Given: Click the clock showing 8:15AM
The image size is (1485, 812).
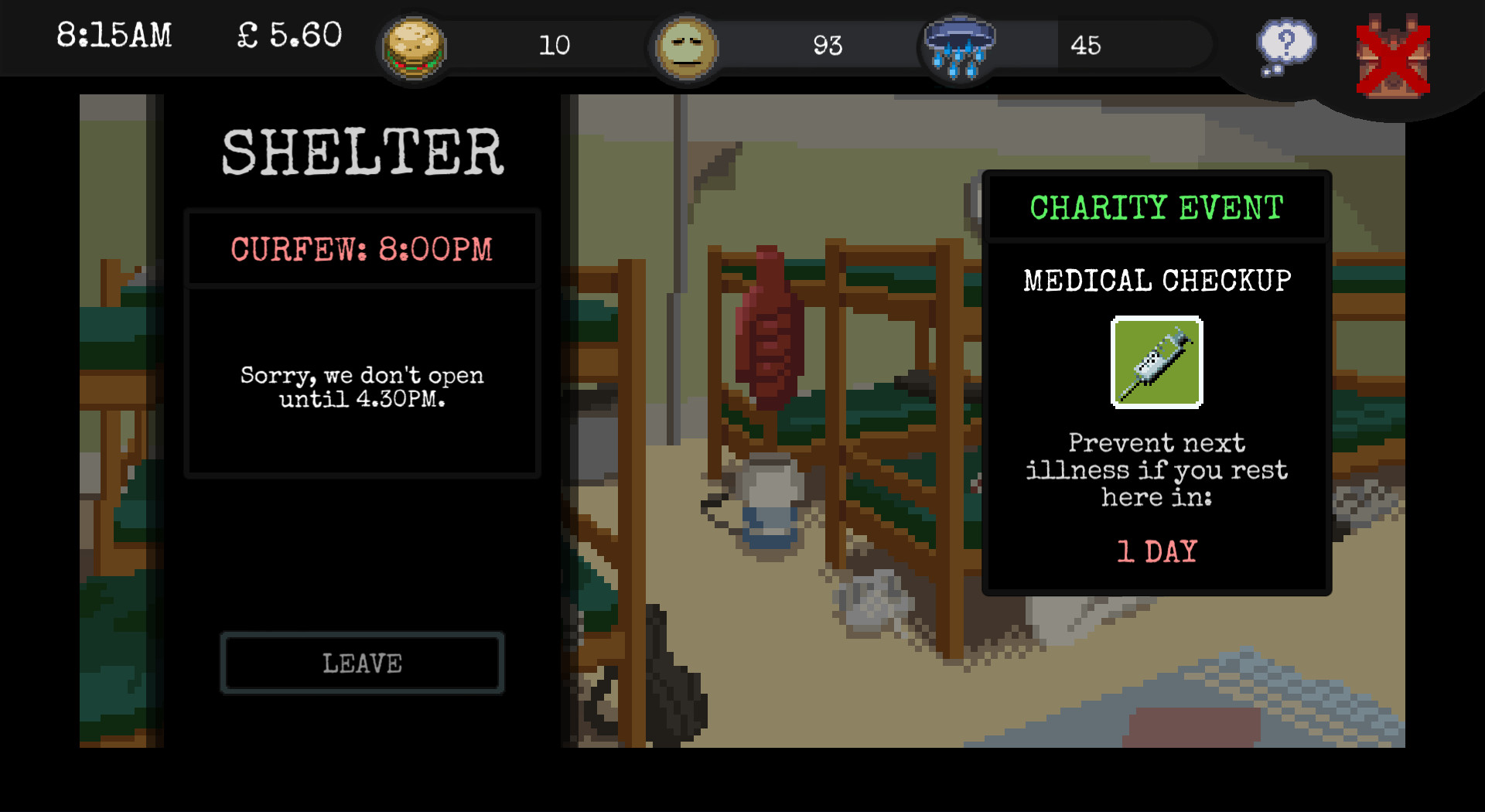Looking at the screenshot, I should [x=114, y=35].
